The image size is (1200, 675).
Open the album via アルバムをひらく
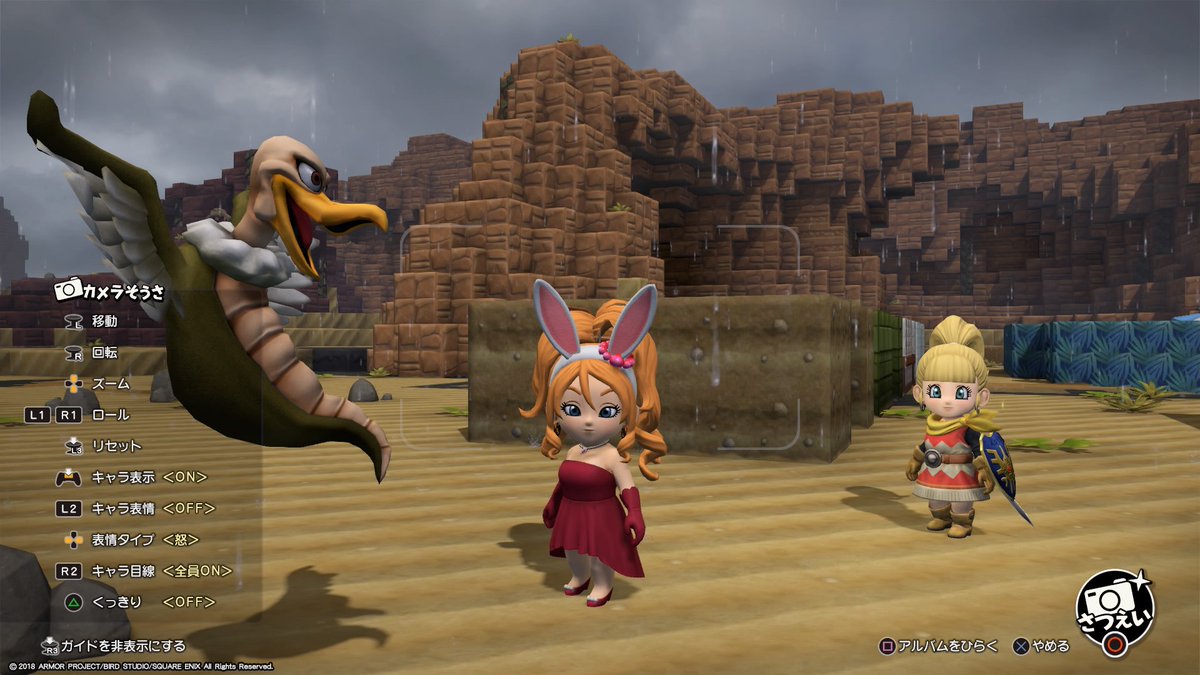(938, 646)
